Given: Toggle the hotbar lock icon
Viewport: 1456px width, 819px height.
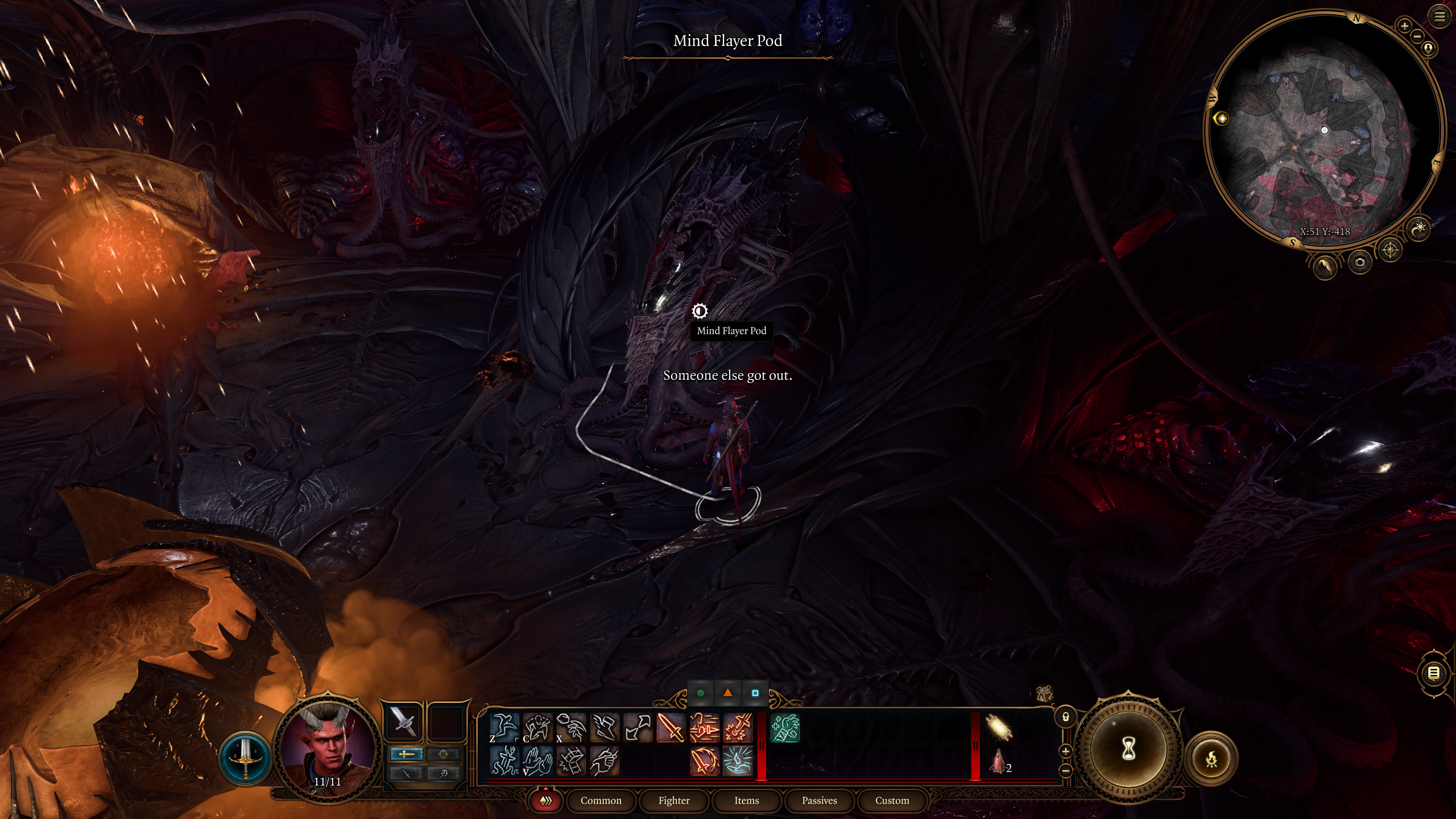Looking at the screenshot, I should click(1066, 717).
